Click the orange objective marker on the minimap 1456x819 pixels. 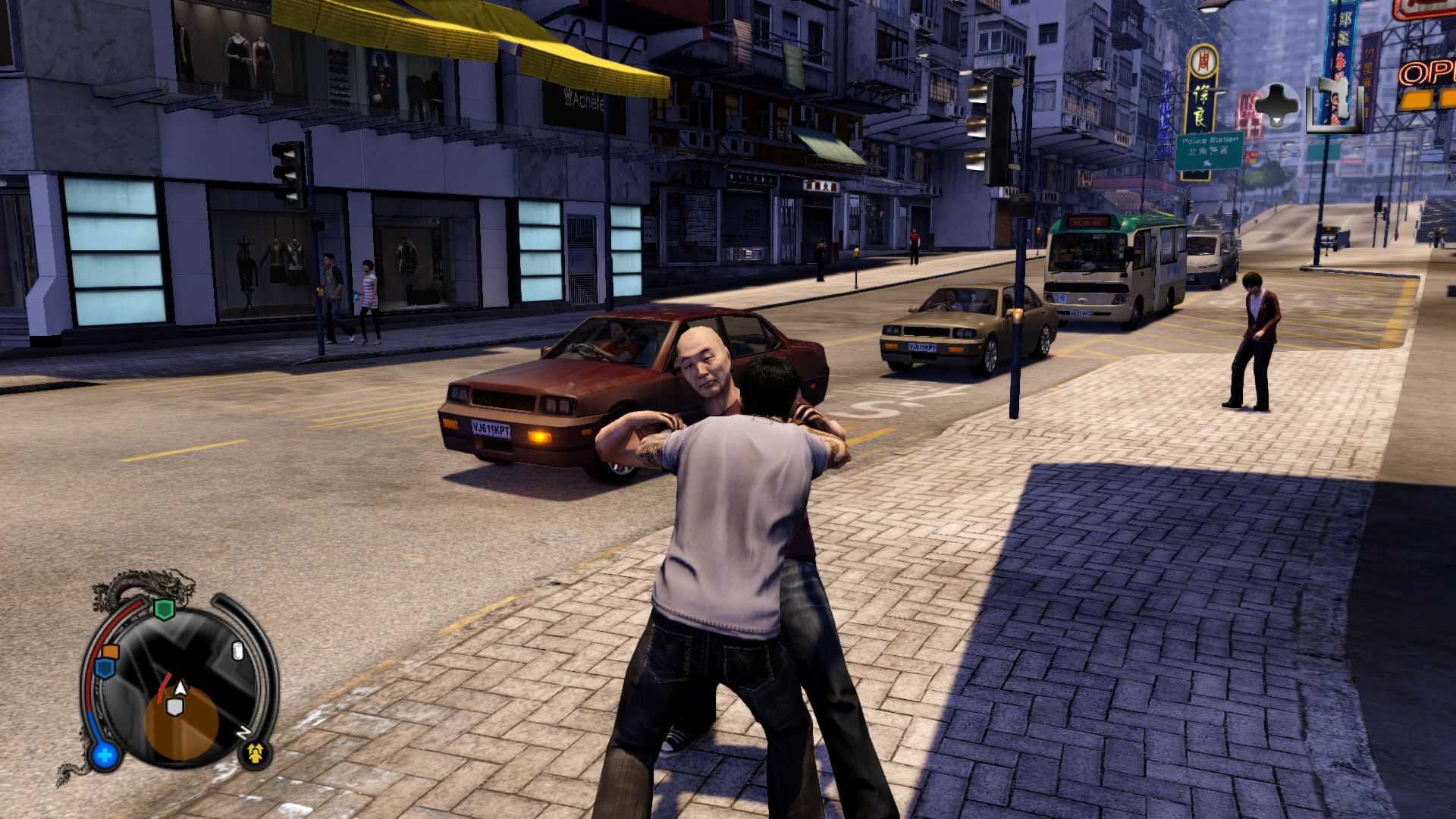[111, 651]
